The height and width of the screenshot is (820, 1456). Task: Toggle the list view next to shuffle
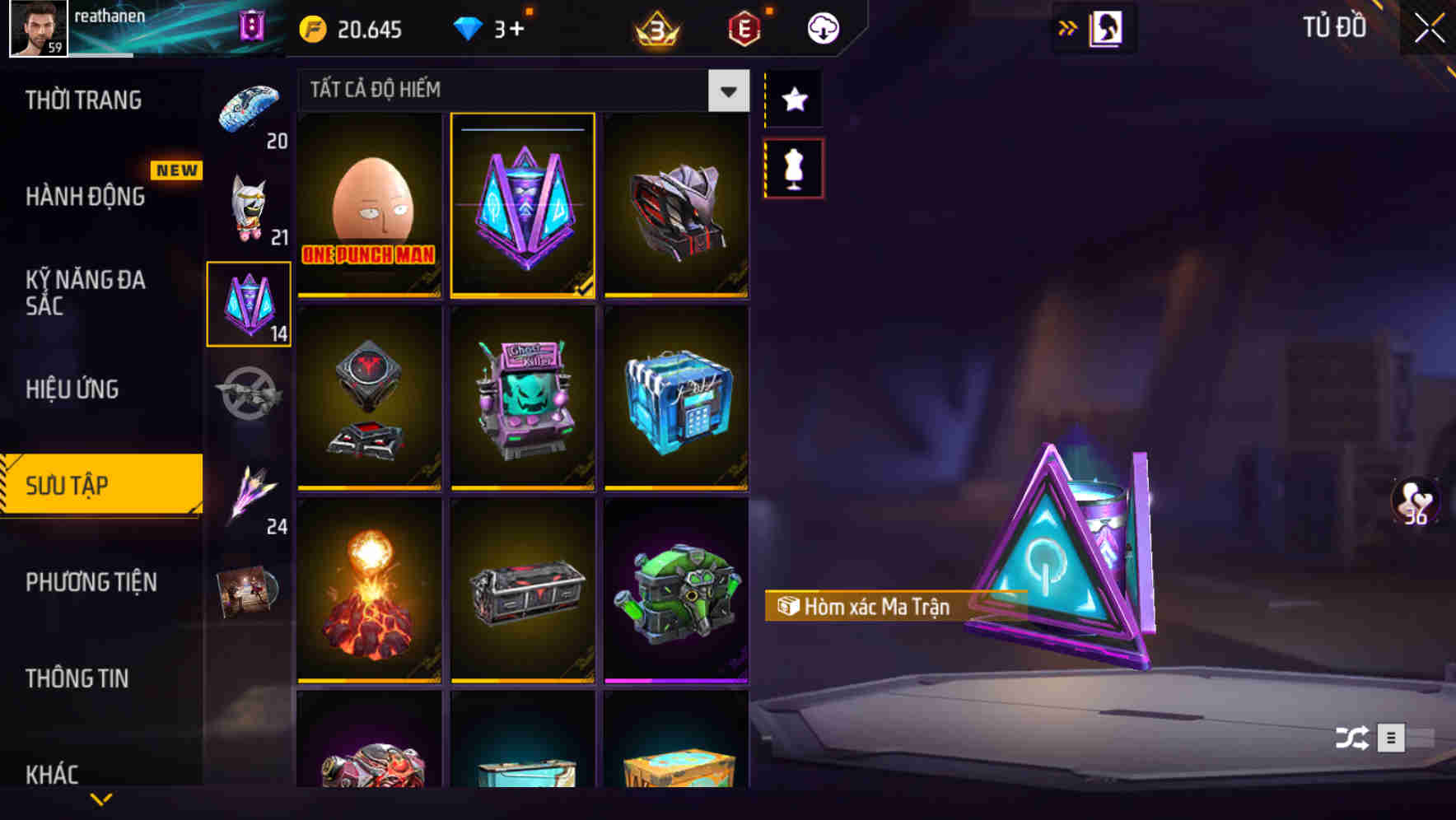(x=1393, y=738)
